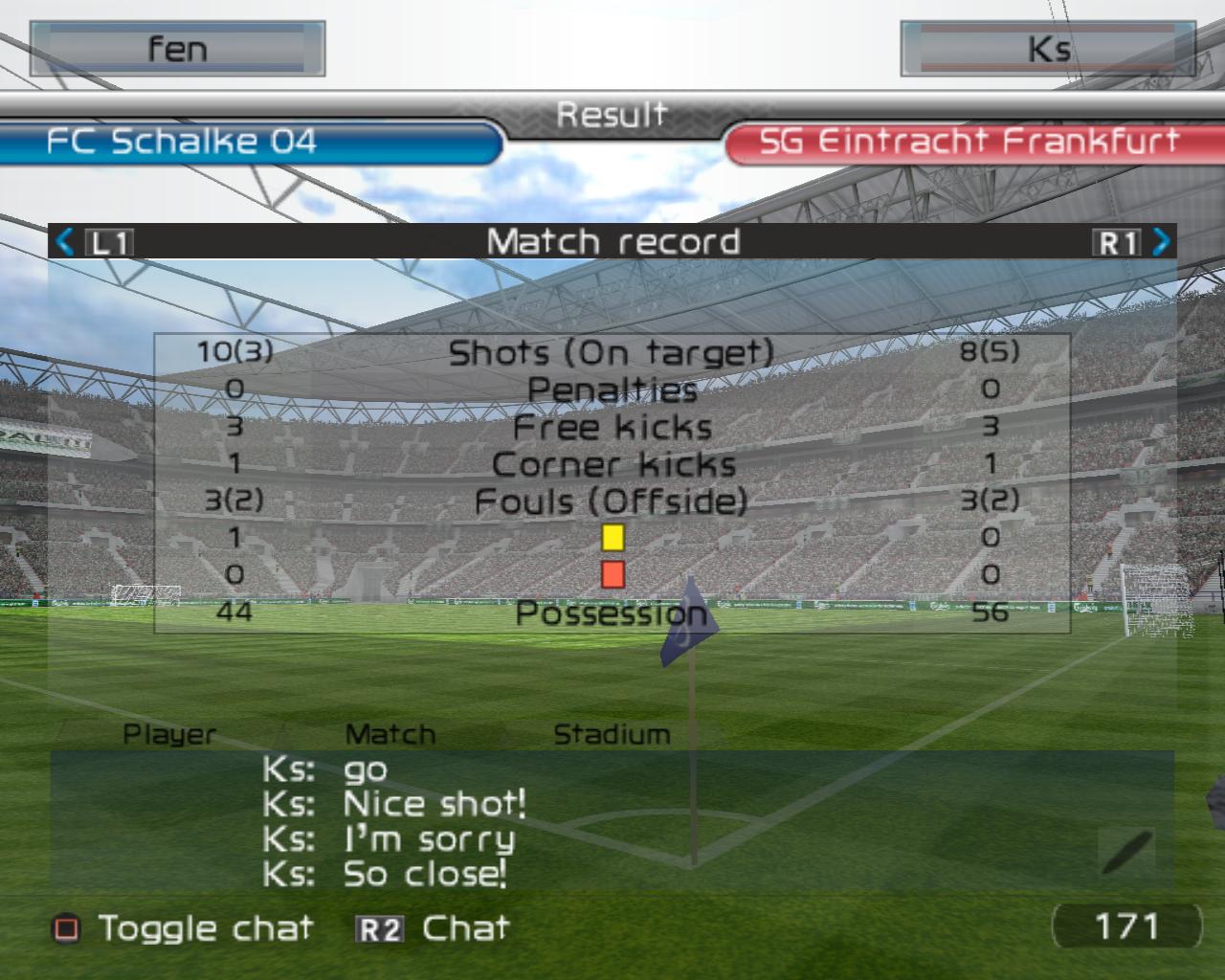
Task: Click the blue right arrow beside Match record
Action: [x=1161, y=241]
